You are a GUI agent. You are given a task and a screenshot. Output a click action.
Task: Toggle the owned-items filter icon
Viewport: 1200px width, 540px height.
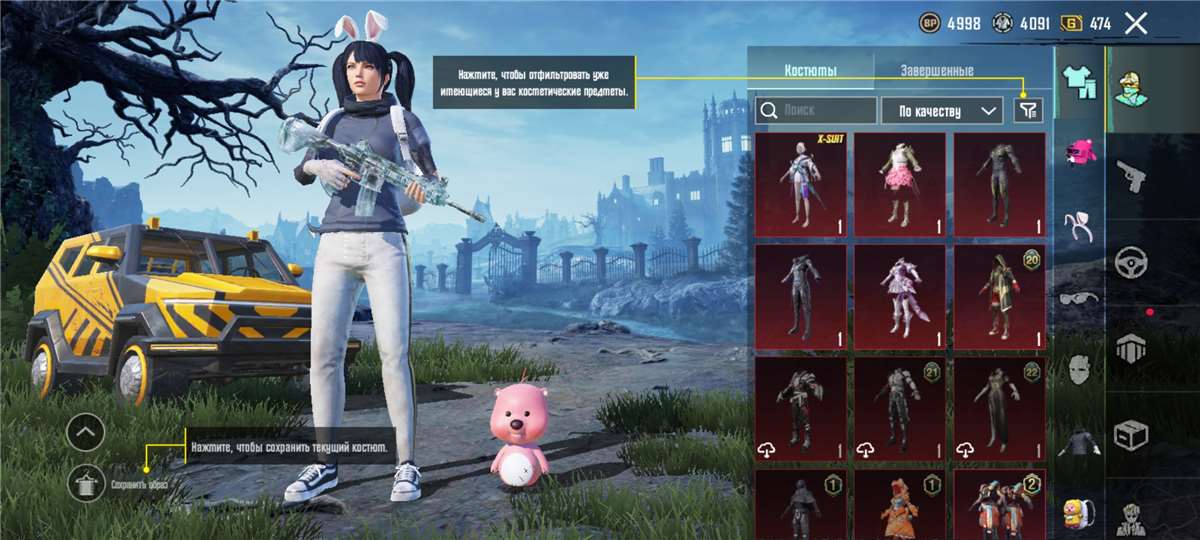coord(1028,110)
